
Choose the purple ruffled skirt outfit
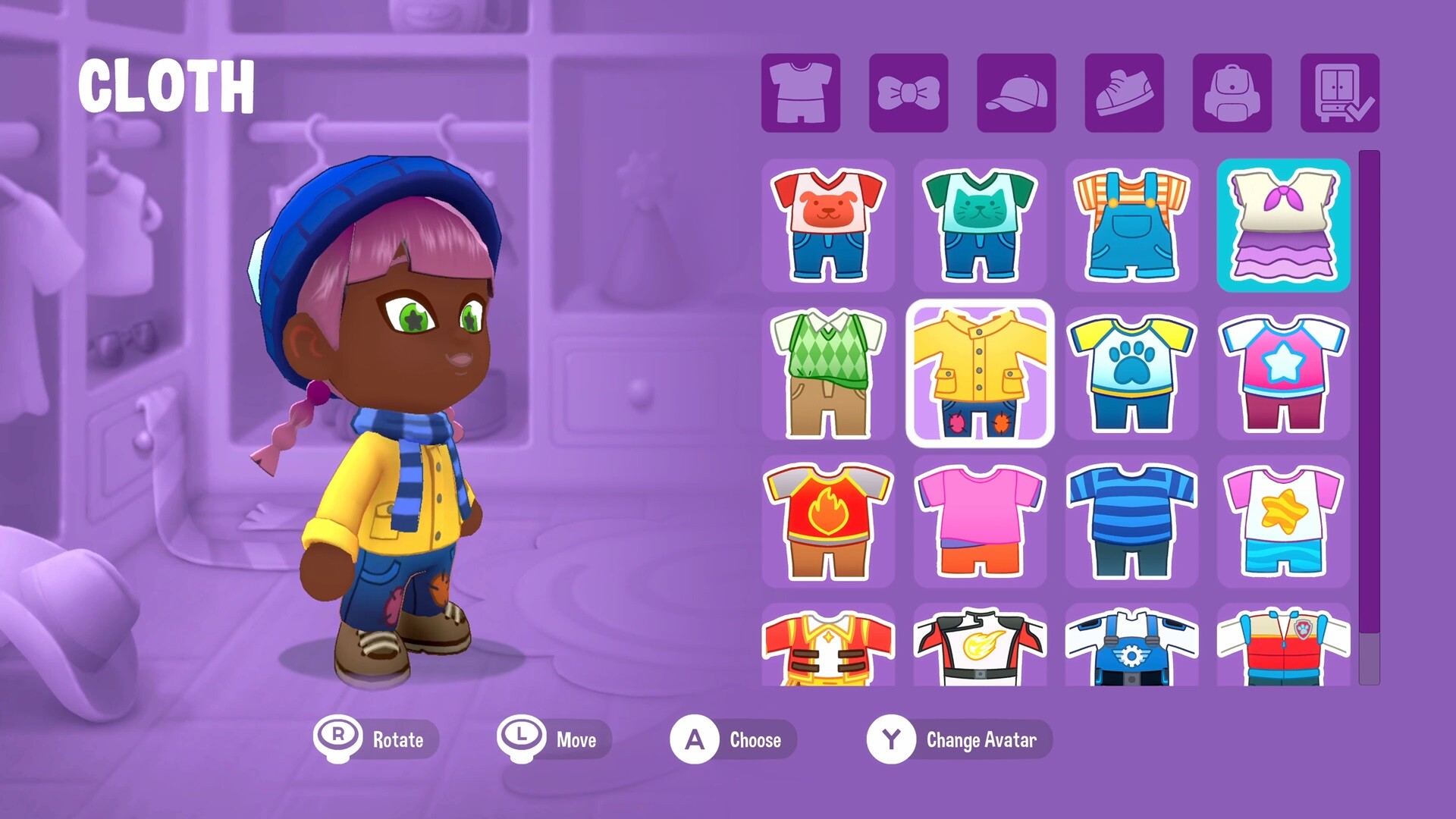point(1283,225)
